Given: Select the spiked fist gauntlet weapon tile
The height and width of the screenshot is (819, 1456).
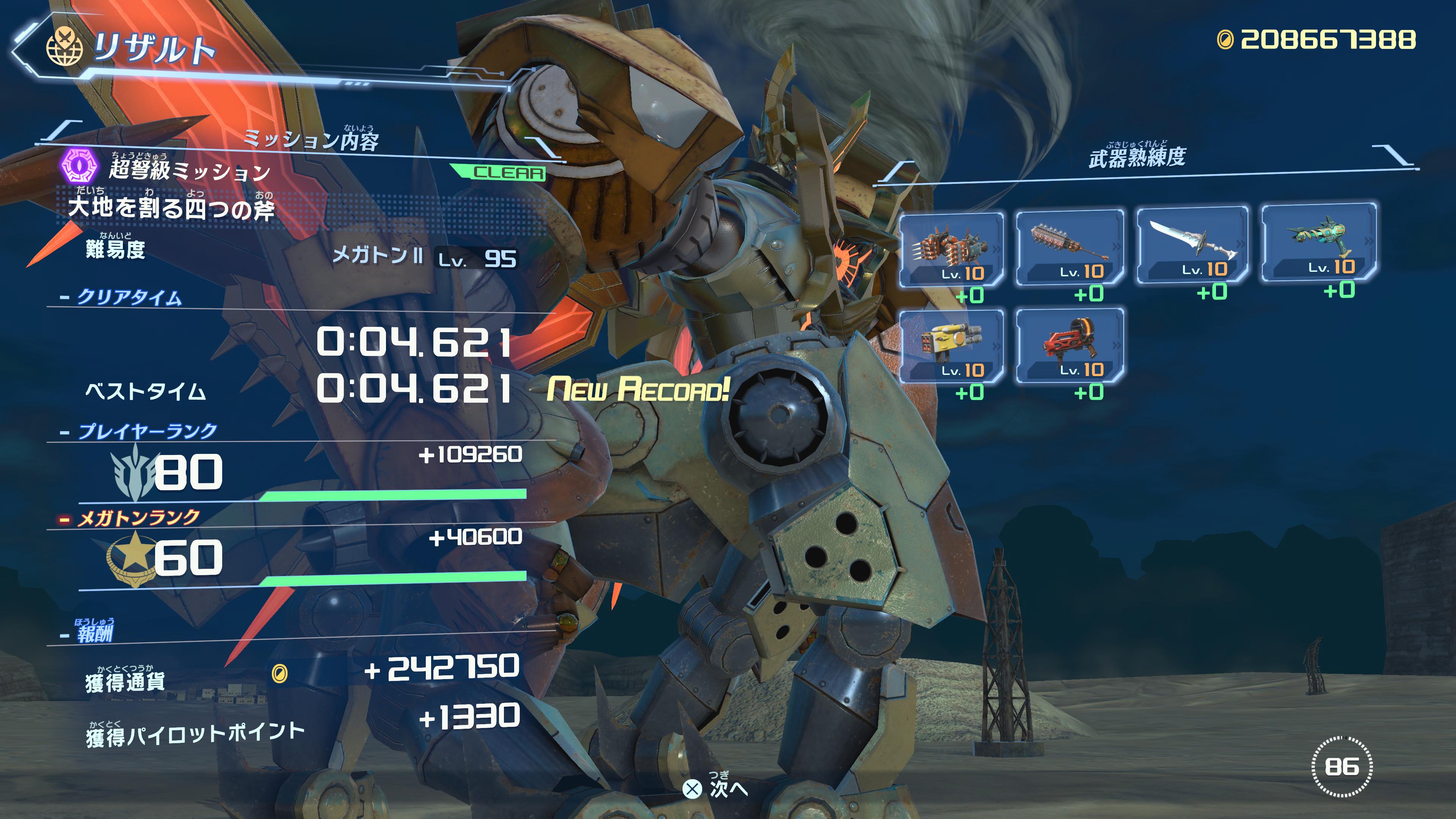Looking at the screenshot, I should tap(951, 249).
